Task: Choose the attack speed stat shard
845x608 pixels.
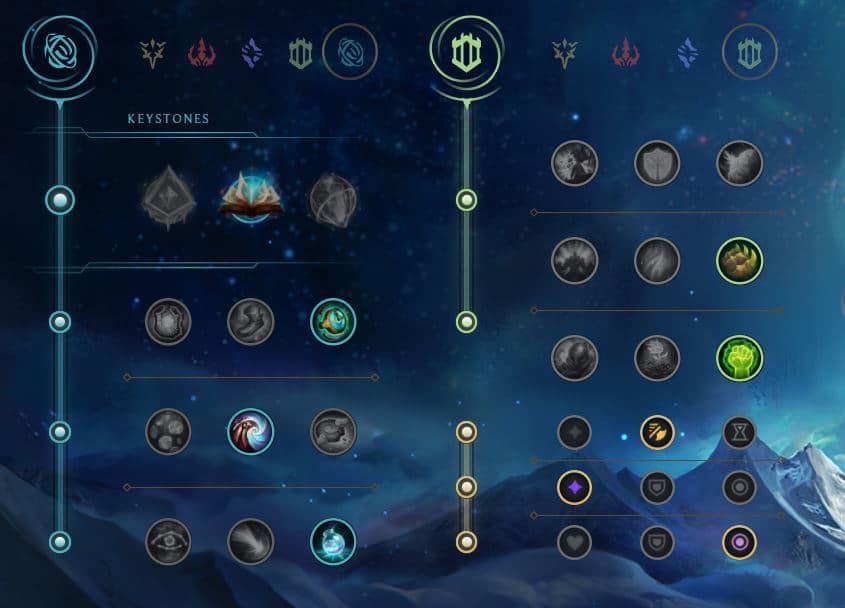Action: pyautogui.click(x=657, y=432)
